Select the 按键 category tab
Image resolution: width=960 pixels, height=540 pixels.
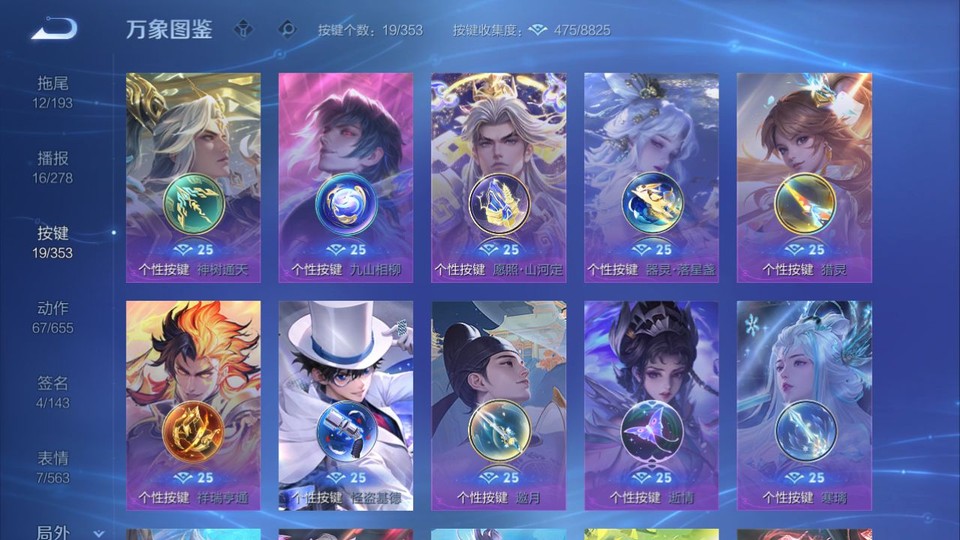point(53,242)
